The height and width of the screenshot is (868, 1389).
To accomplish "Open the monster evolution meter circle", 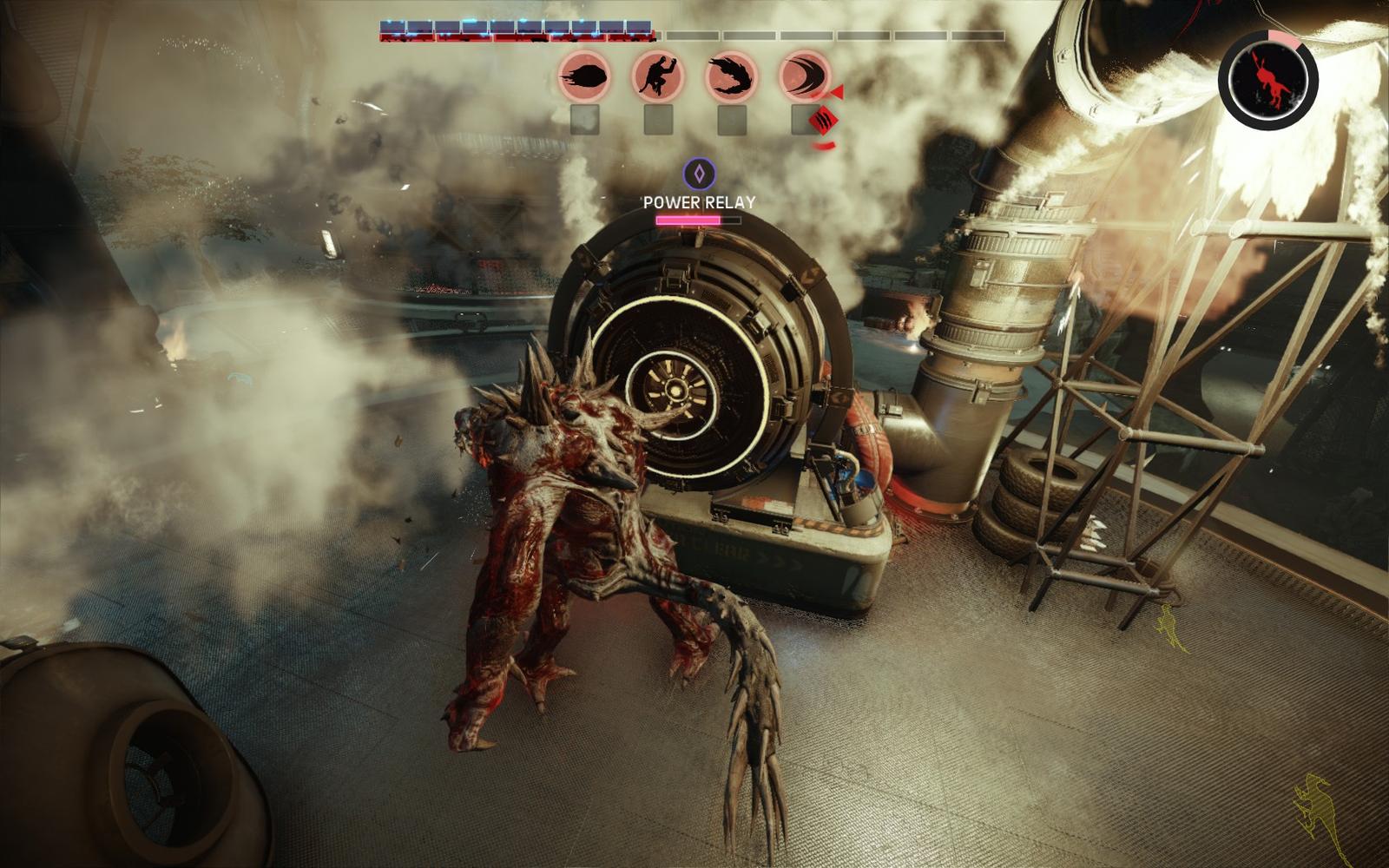I will tap(1268, 81).
